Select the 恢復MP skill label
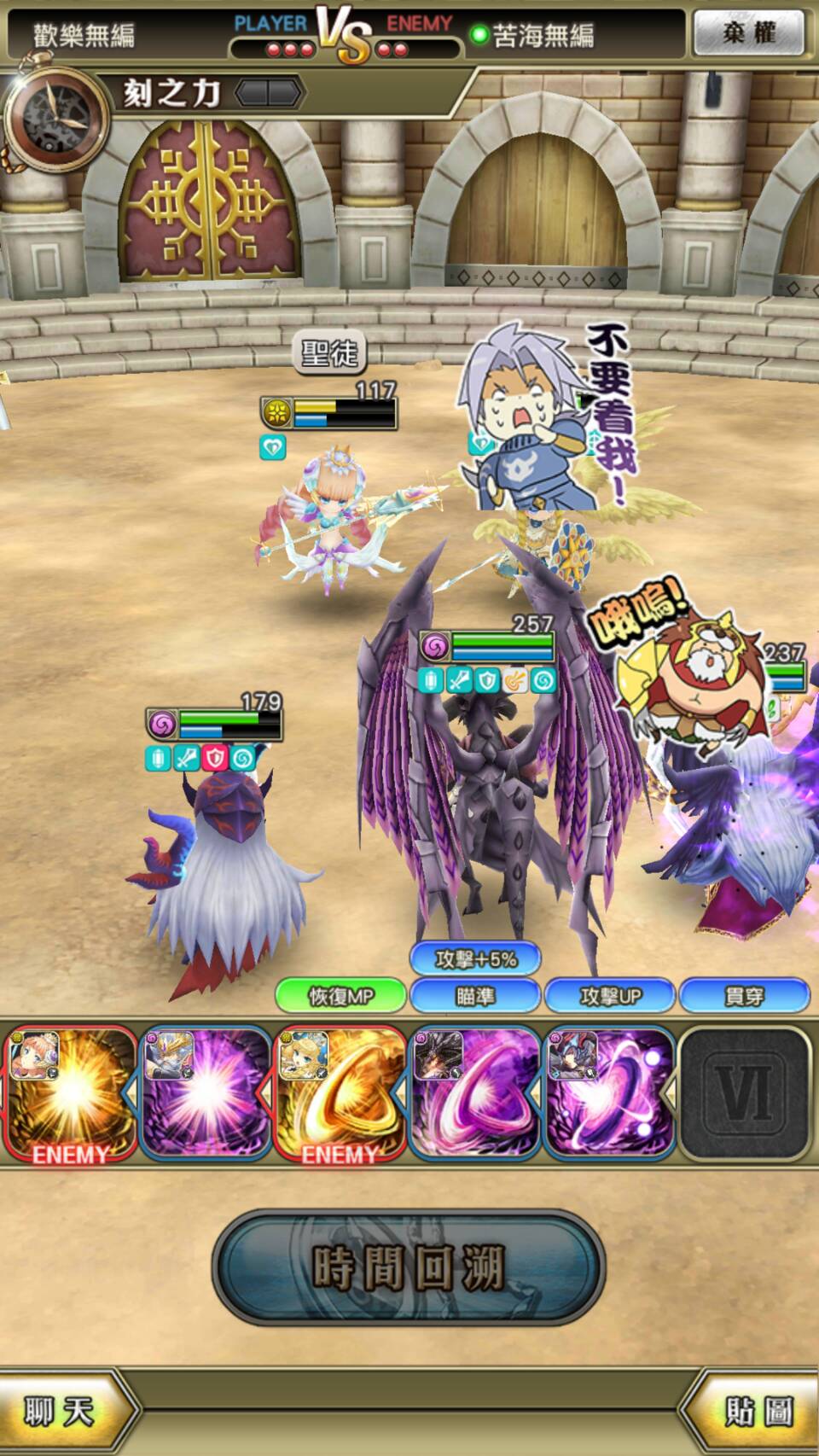The image size is (819, 1456). pyautogui.click(x=340, y=996)
